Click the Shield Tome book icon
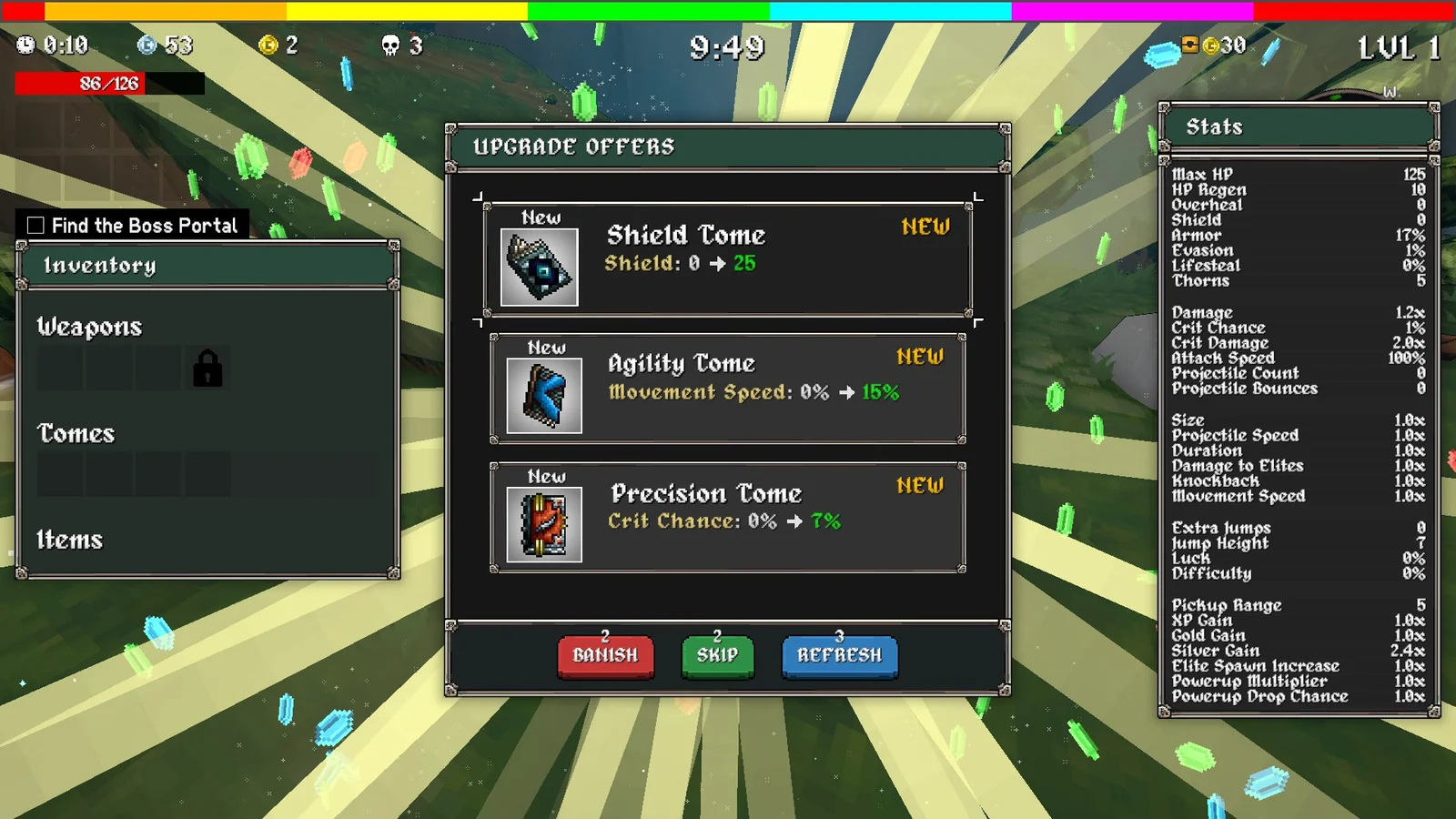 pos(540,267)
